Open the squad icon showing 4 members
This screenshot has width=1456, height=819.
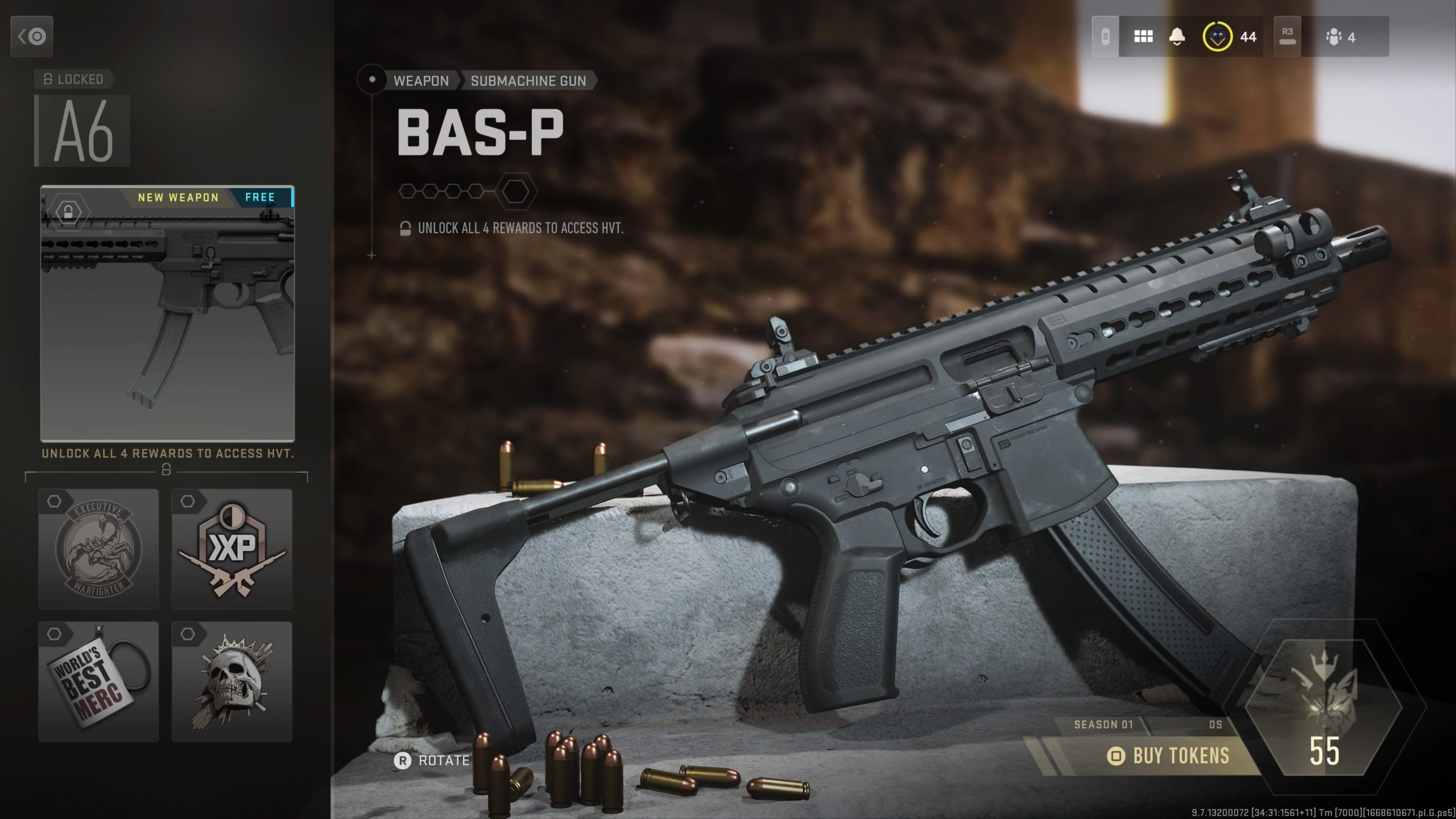[x=1337, y=37]
